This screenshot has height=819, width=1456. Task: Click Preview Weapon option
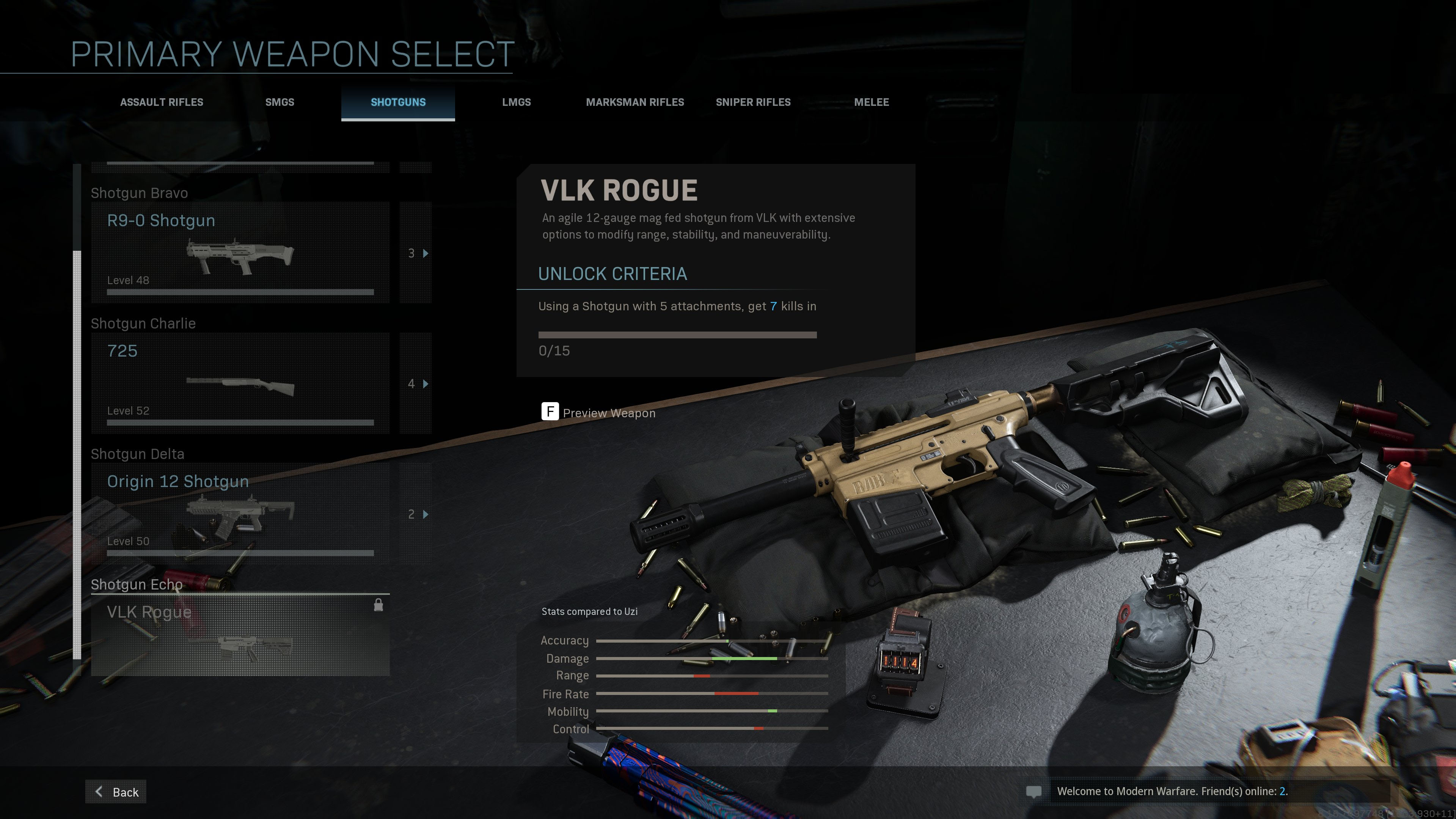click(x=599, y=413)
